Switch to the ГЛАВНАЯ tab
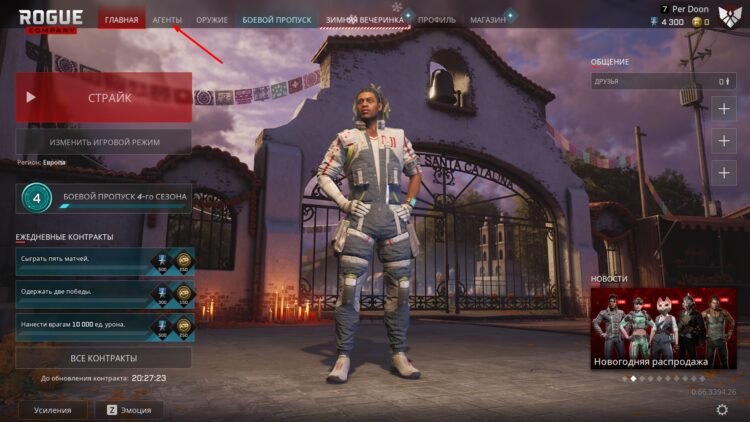 click(x=121, y=20)
